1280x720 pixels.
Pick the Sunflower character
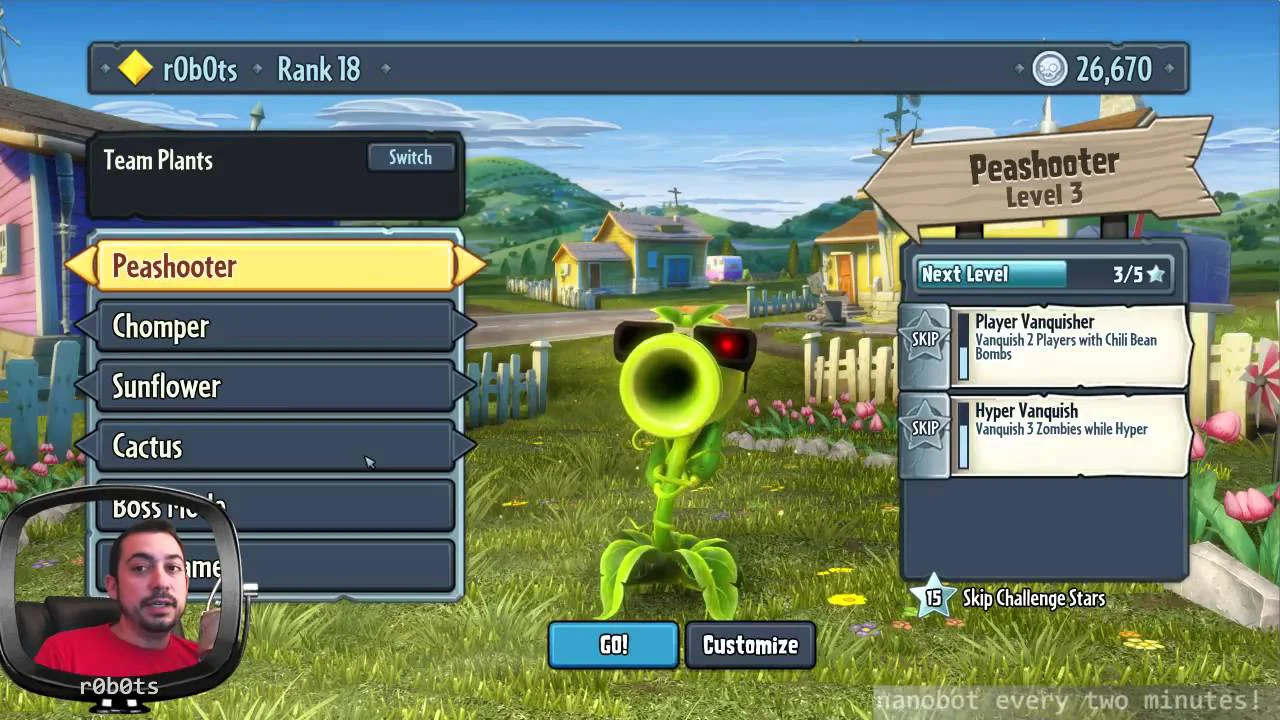pyautogui.click(x=275, y=386)
